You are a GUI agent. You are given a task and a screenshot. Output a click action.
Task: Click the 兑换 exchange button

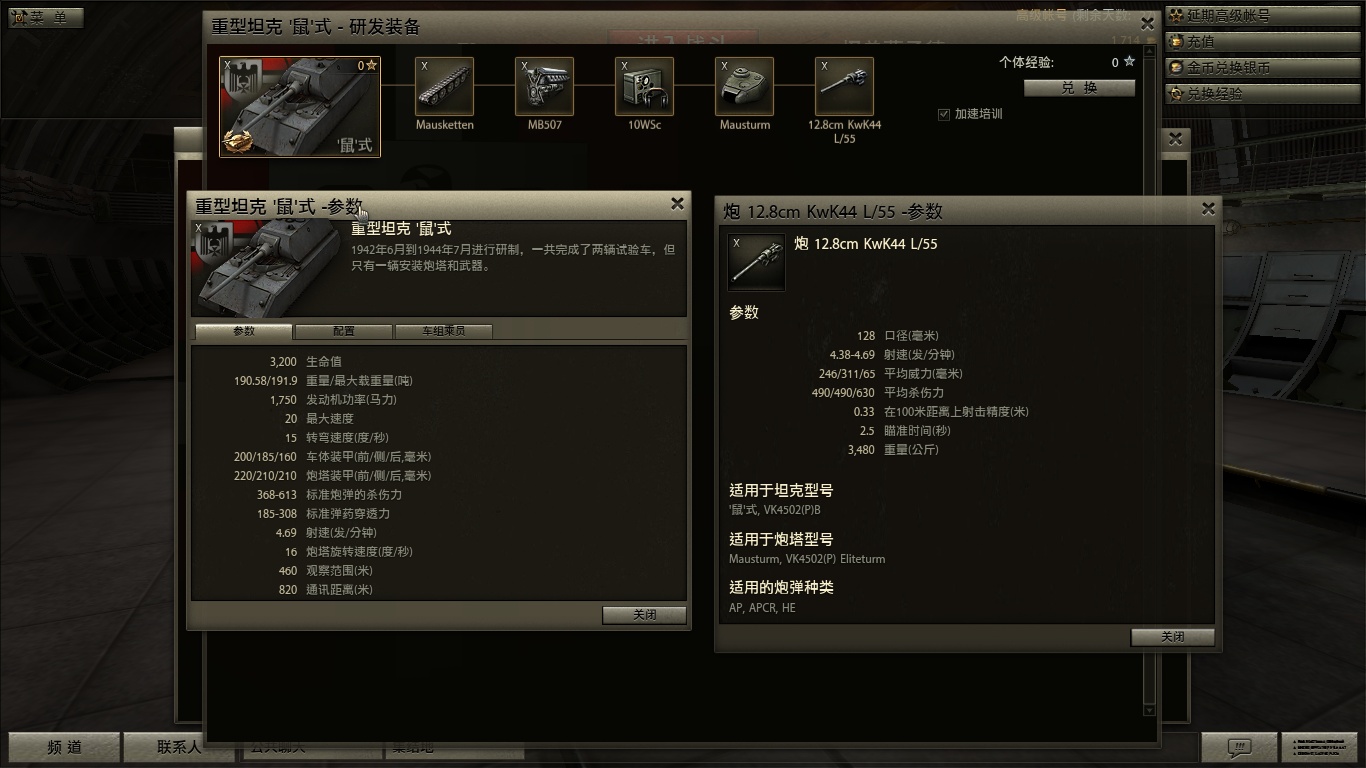click(x=1079, y=88)
